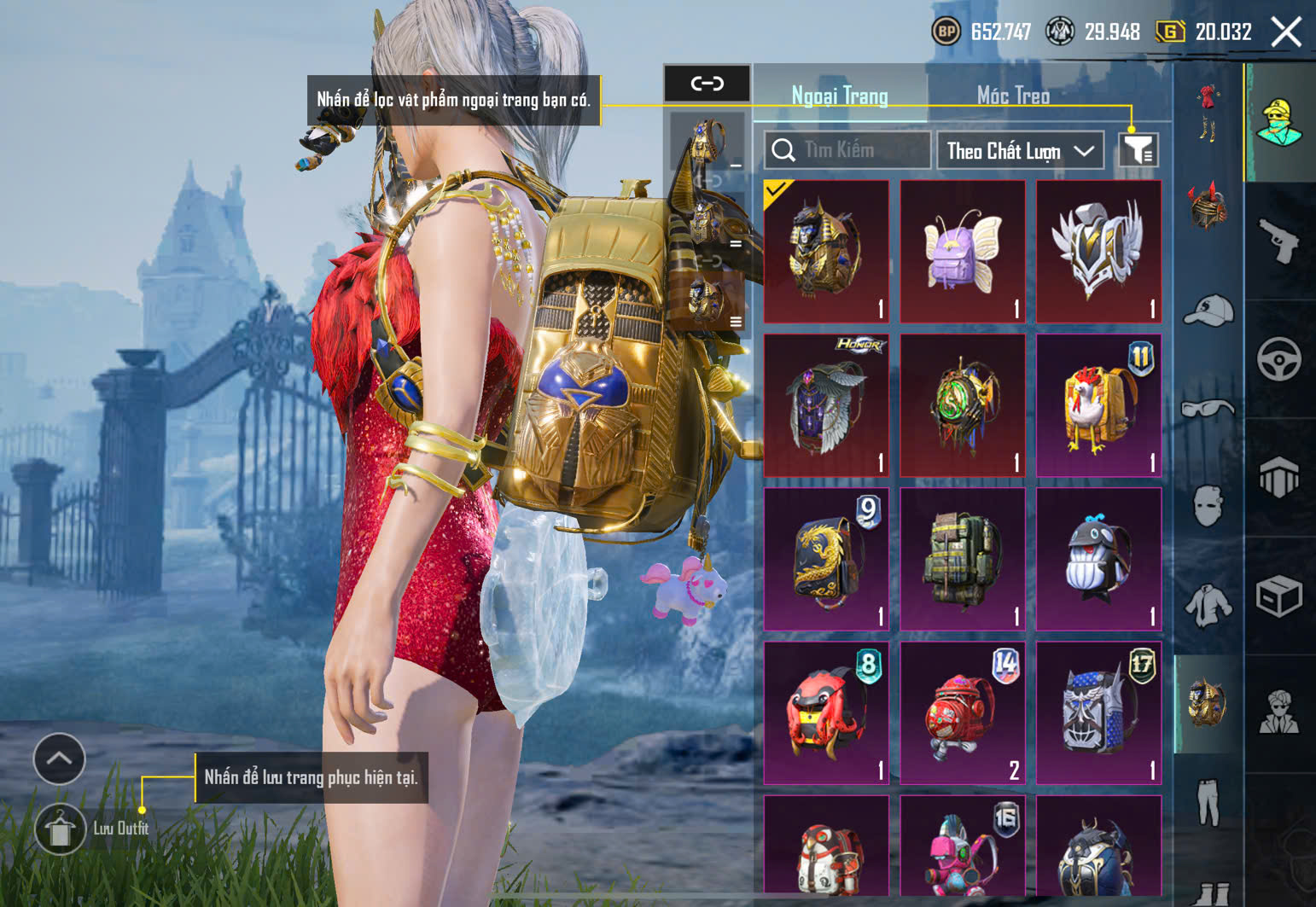The image size is (1316, 907).
Task: Open the pistol weapon skins category
Action: 1278,241
